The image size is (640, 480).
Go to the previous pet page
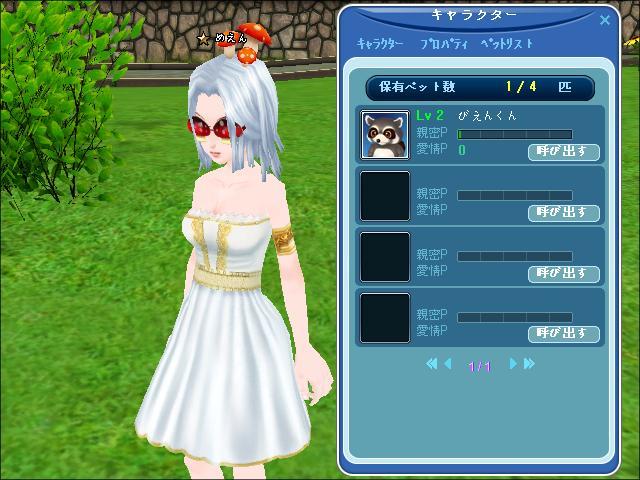tap(447, 364)
